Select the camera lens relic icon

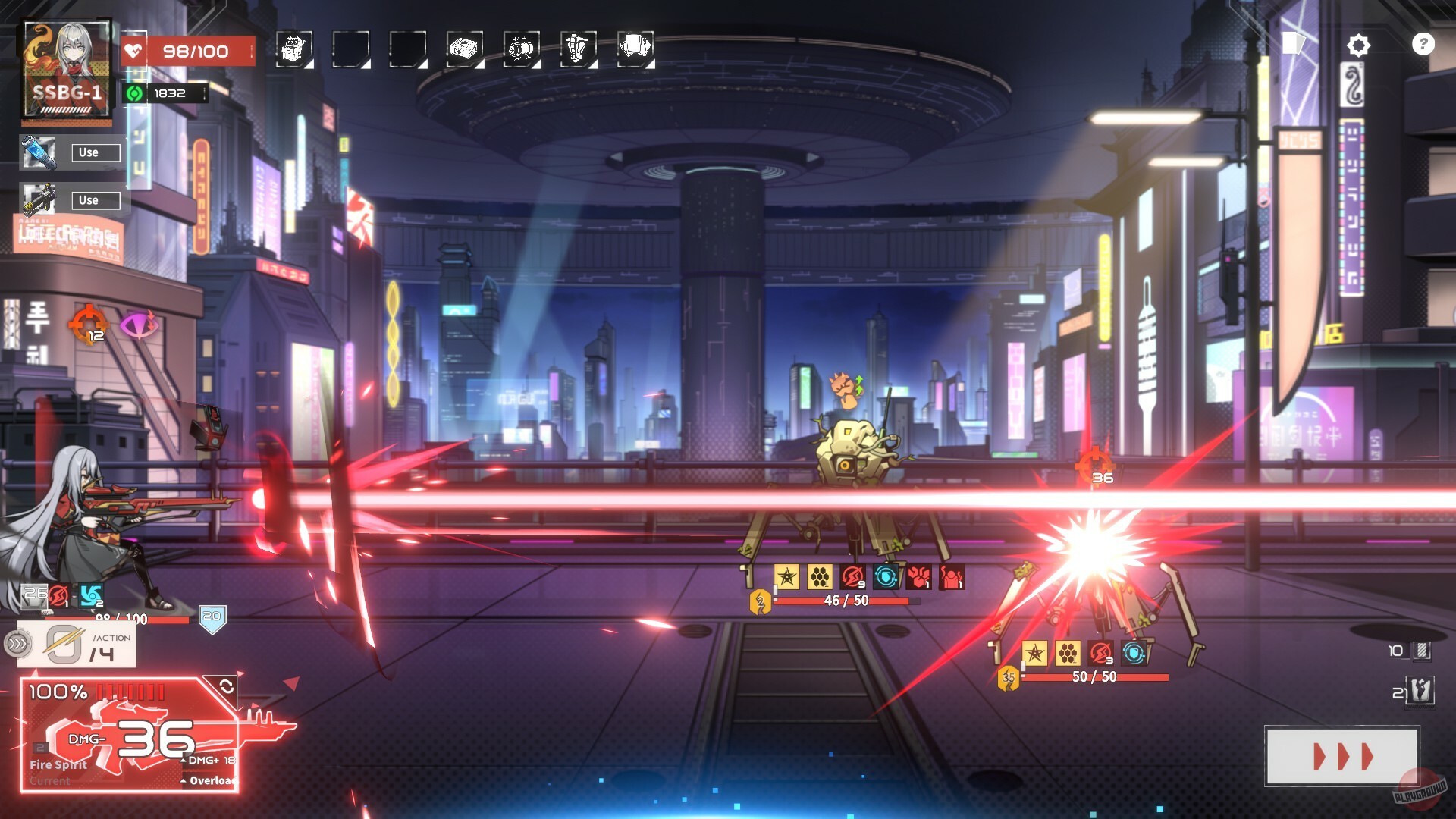[x=521, y=49]
